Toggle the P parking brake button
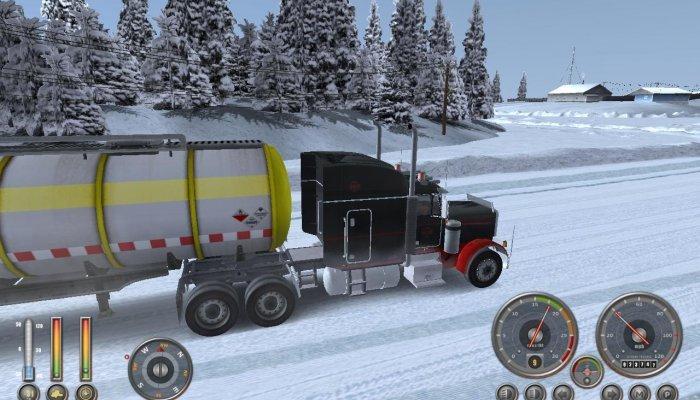The image size is (700, 400). point(666,392)
